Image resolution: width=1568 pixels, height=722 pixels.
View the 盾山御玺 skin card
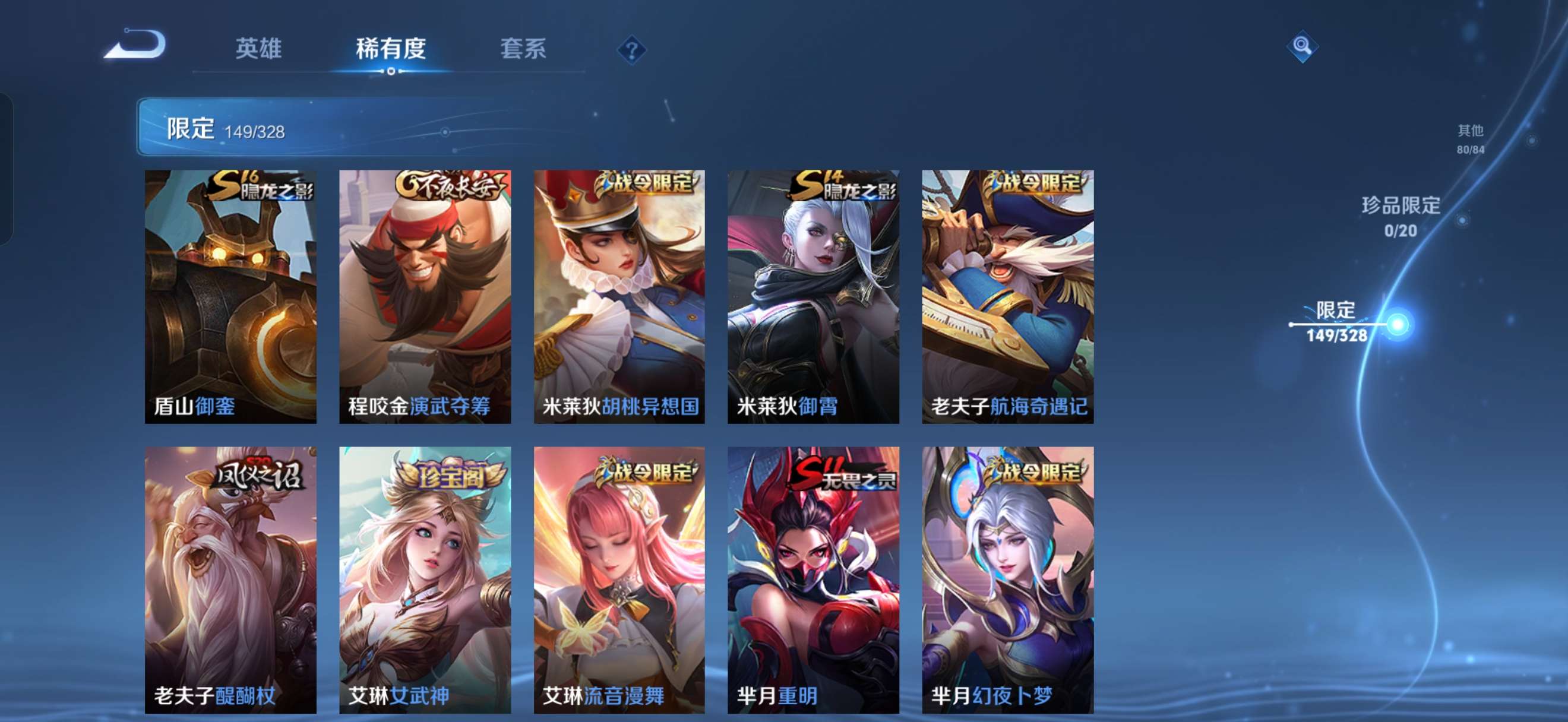[230, 296]
